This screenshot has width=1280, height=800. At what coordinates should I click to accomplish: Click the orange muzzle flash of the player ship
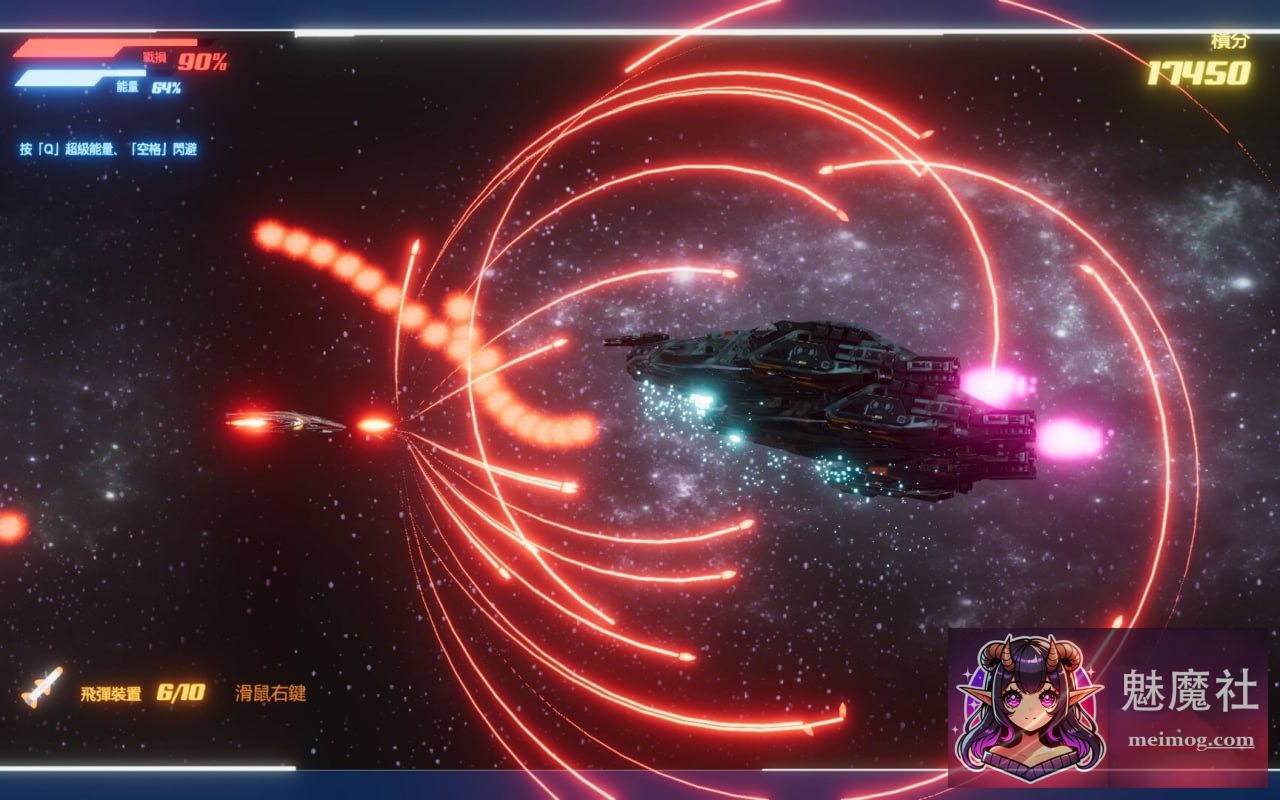click(377, 424)
